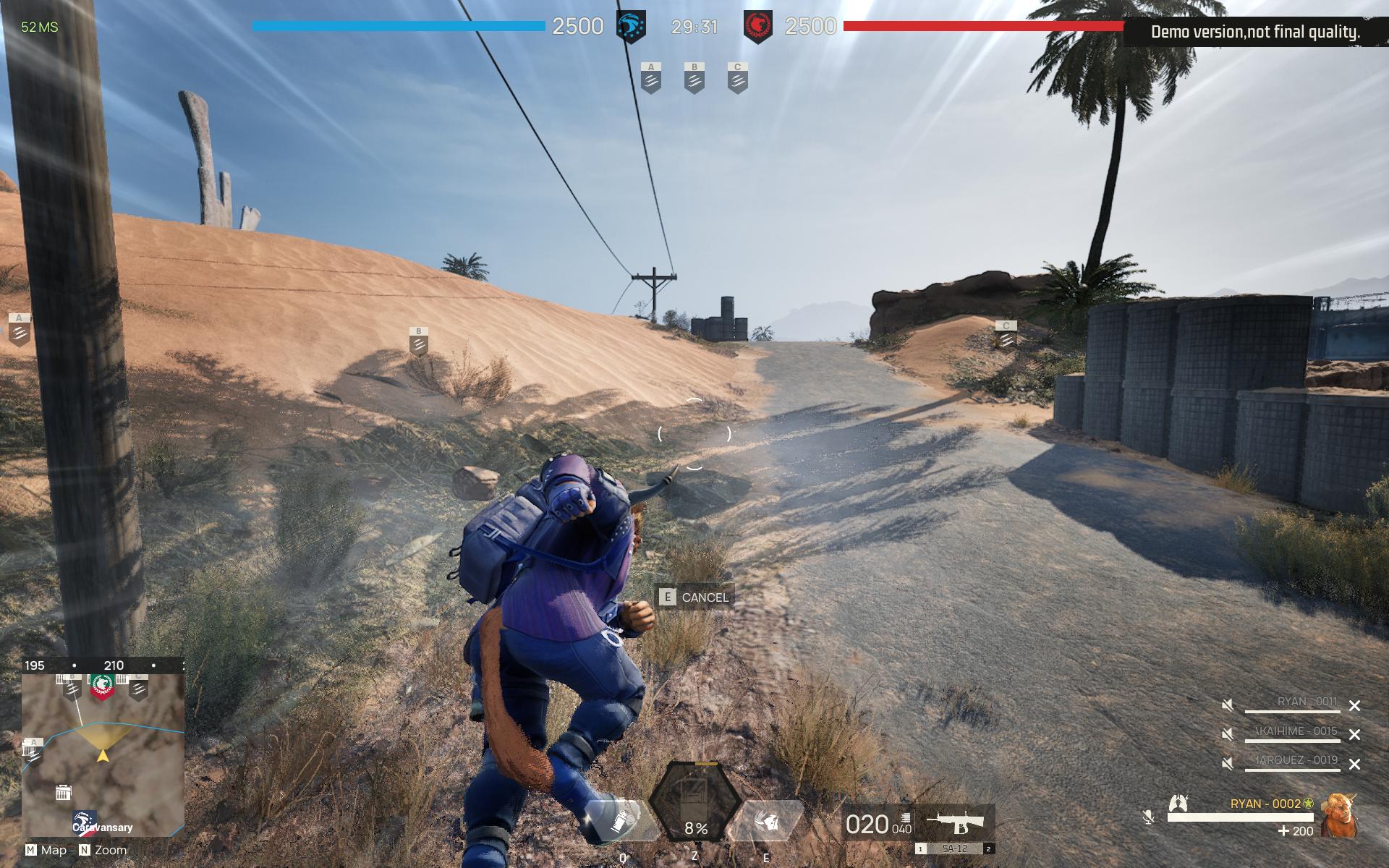Screen dimensions: 1389x868
Task: Click the RYAN - 0002 character portrait
Action: coord(1338,815)
